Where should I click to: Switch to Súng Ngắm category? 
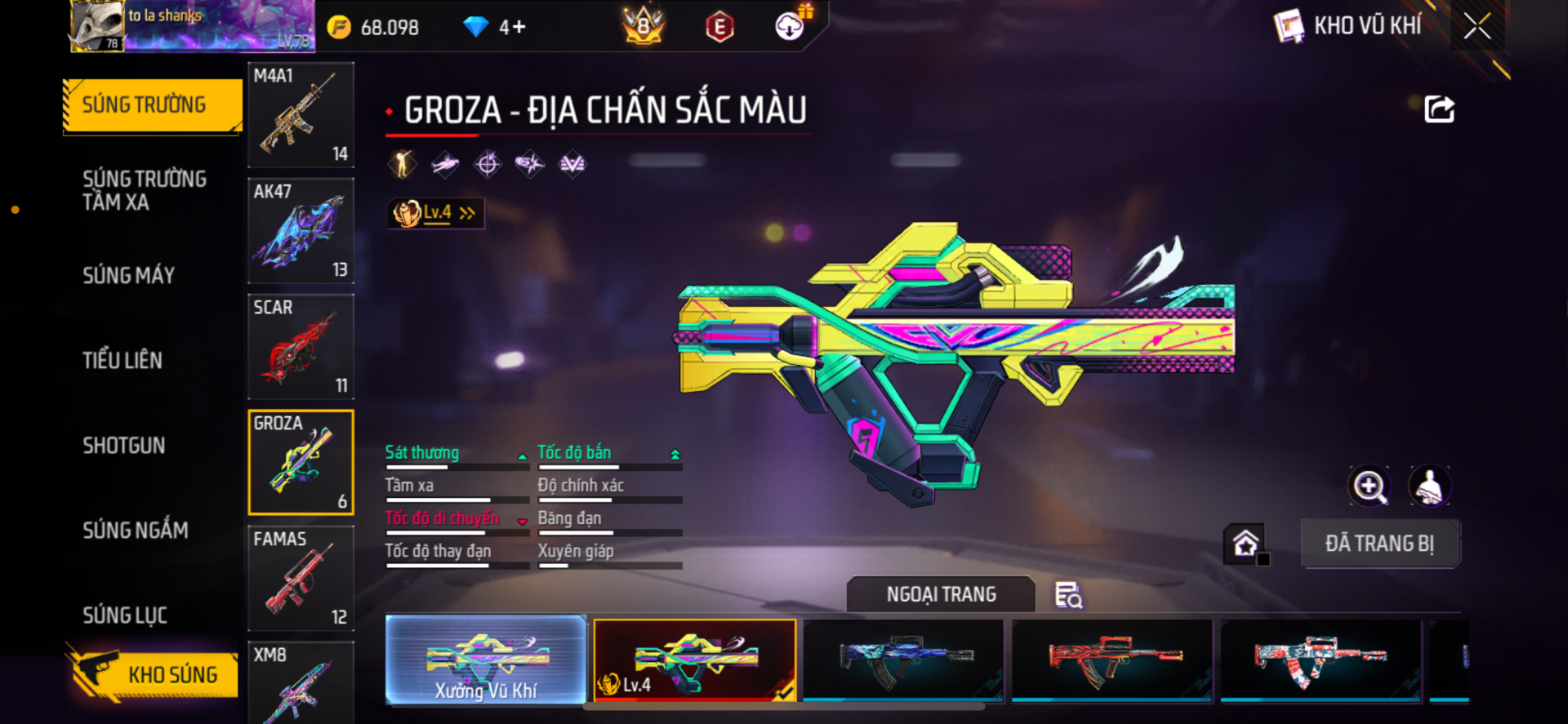click(136, 530)
